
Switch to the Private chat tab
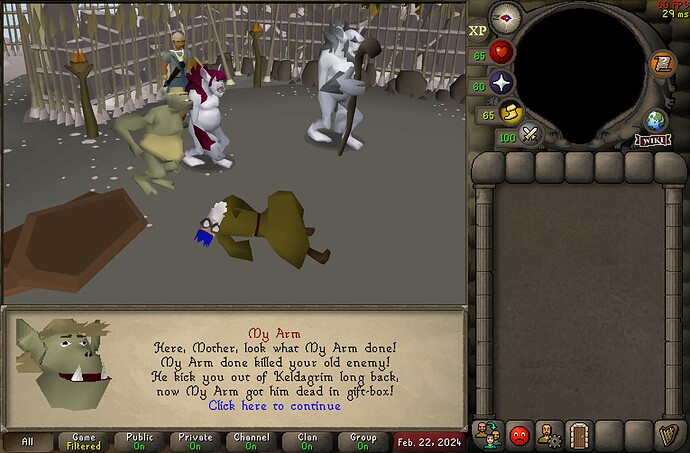[195, 441]
